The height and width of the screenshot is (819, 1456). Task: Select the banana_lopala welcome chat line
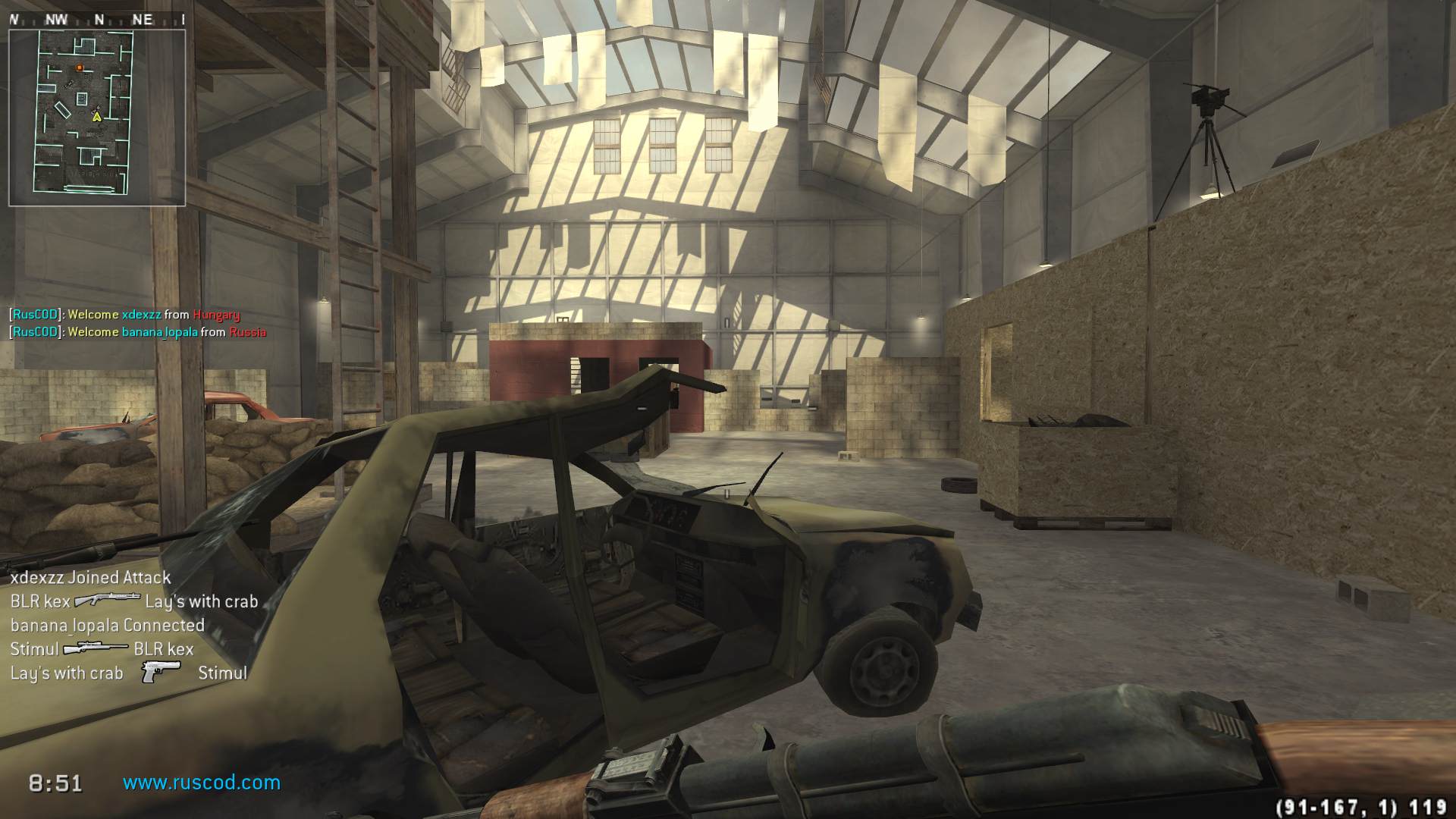click(x=137, y=332)
